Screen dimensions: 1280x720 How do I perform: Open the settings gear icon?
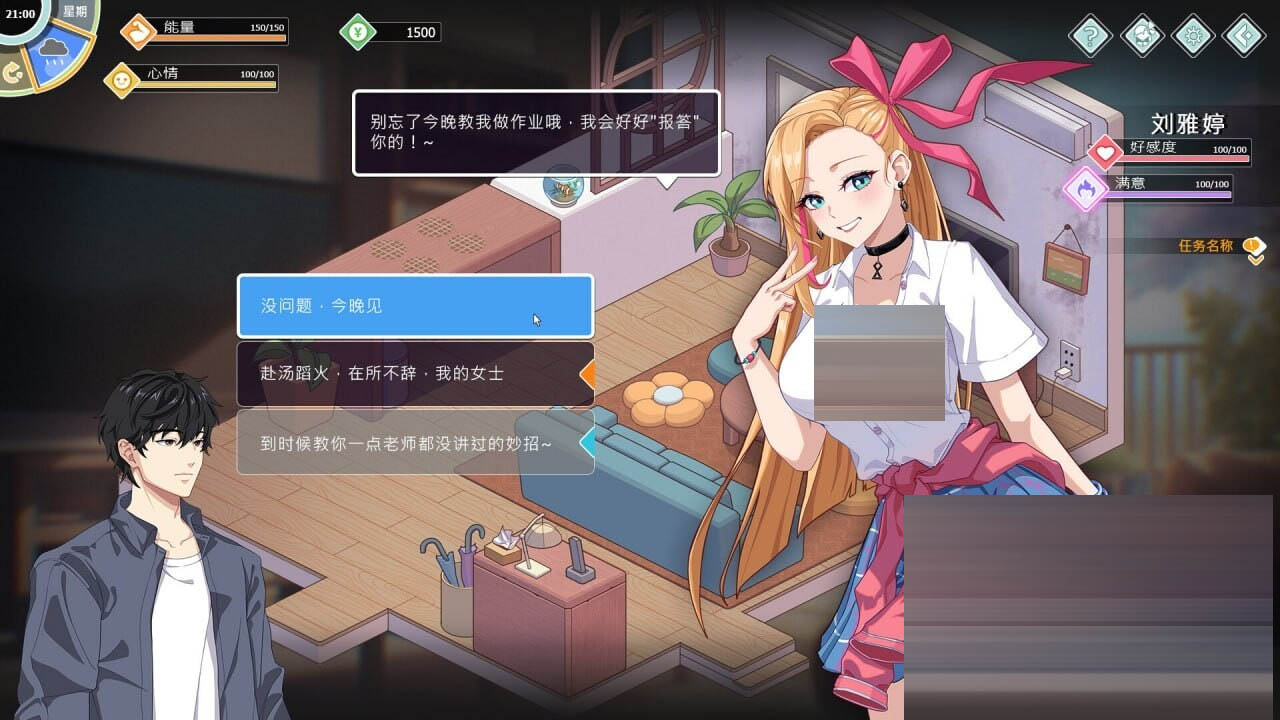click(1192, 36)
